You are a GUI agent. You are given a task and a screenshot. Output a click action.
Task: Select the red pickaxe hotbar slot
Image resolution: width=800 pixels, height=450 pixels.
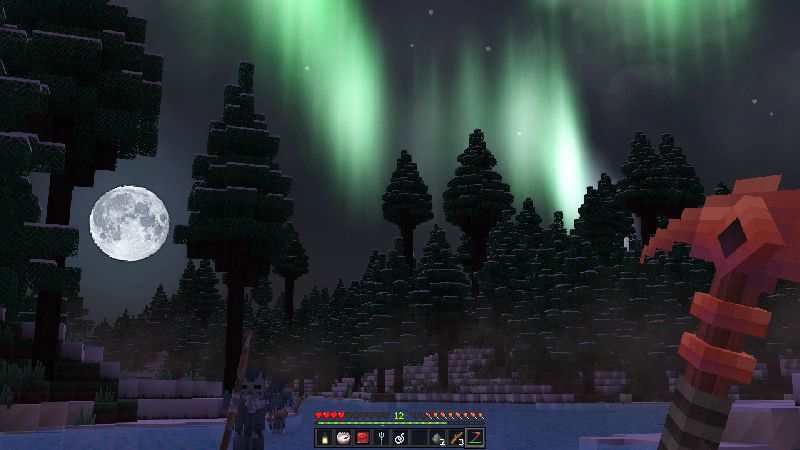click(473, 438)
